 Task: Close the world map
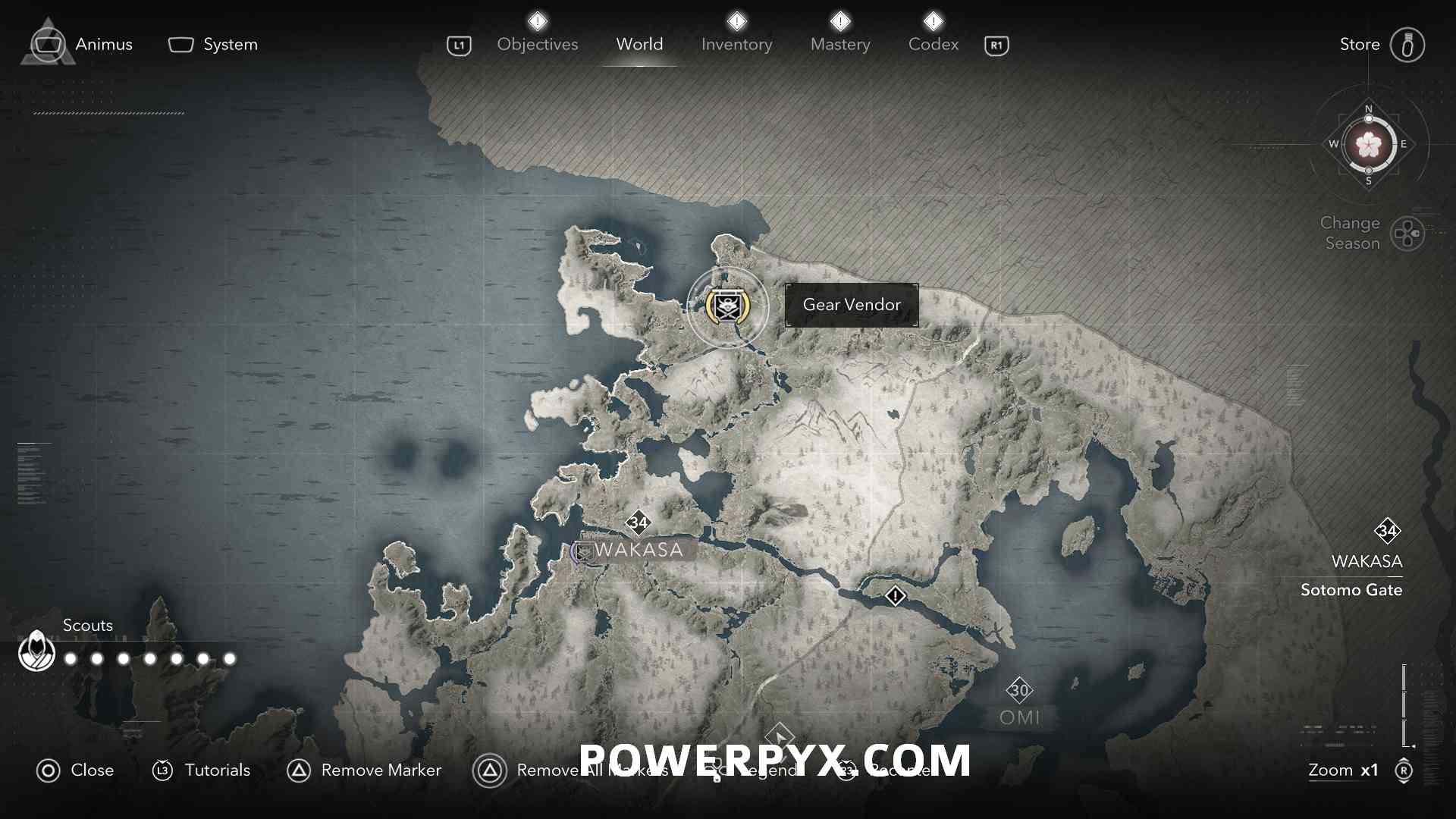[75, 770]
